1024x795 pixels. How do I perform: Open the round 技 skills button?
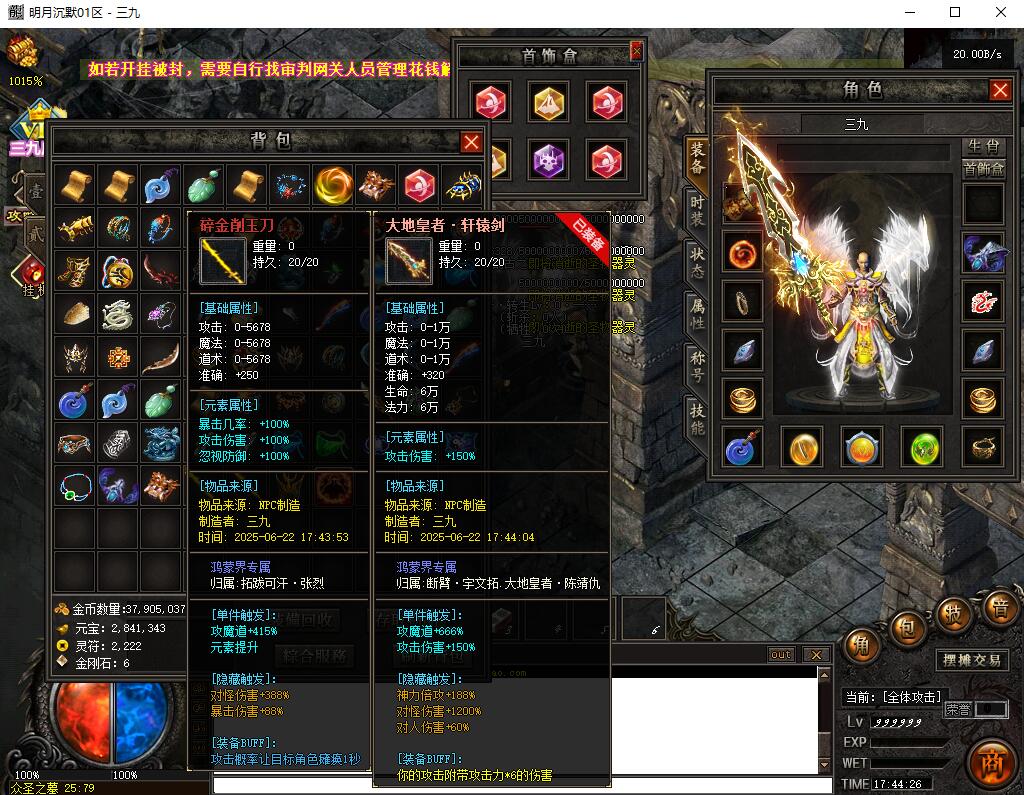click(954, 612)
